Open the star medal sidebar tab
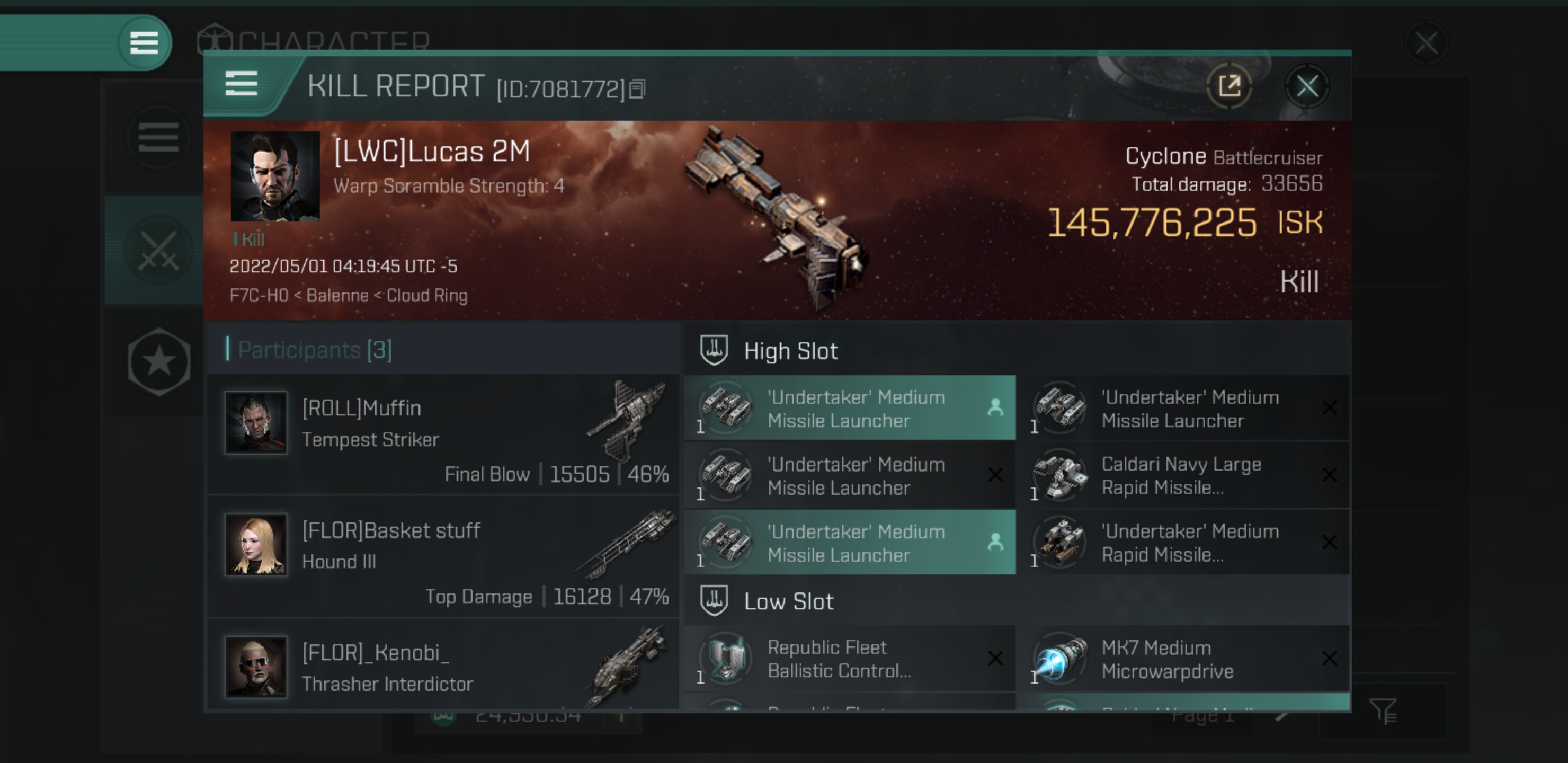The width and height of the screenshot is (1568, 763). pos(159,362)
